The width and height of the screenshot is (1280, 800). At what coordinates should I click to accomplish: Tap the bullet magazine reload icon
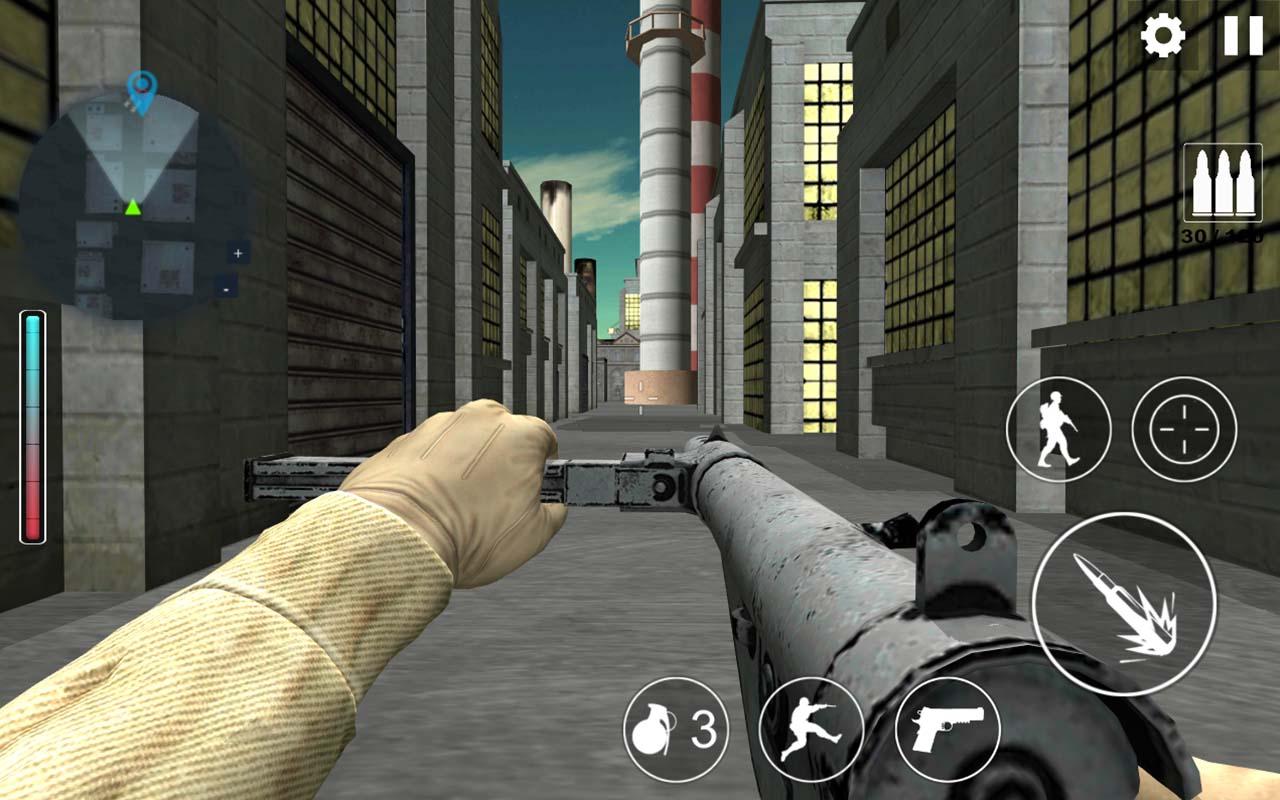tap(1222, 182)
